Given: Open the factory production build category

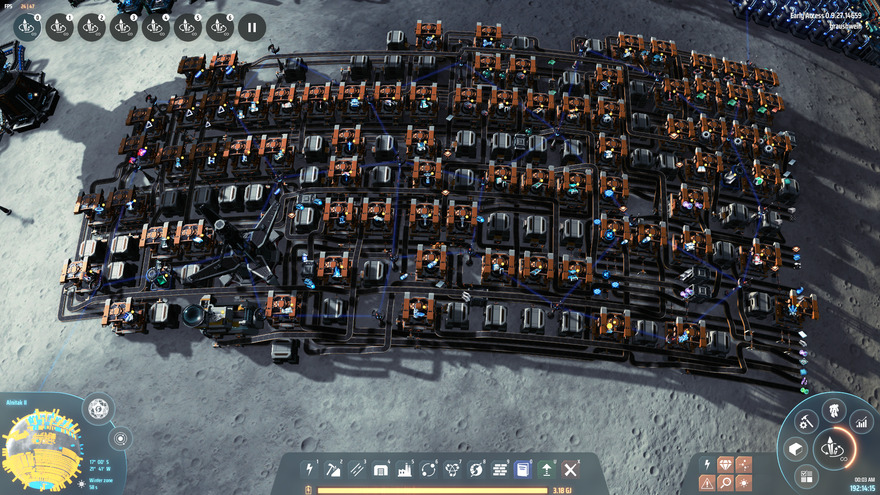Looking at the screenshot, I should coord(405,469).
